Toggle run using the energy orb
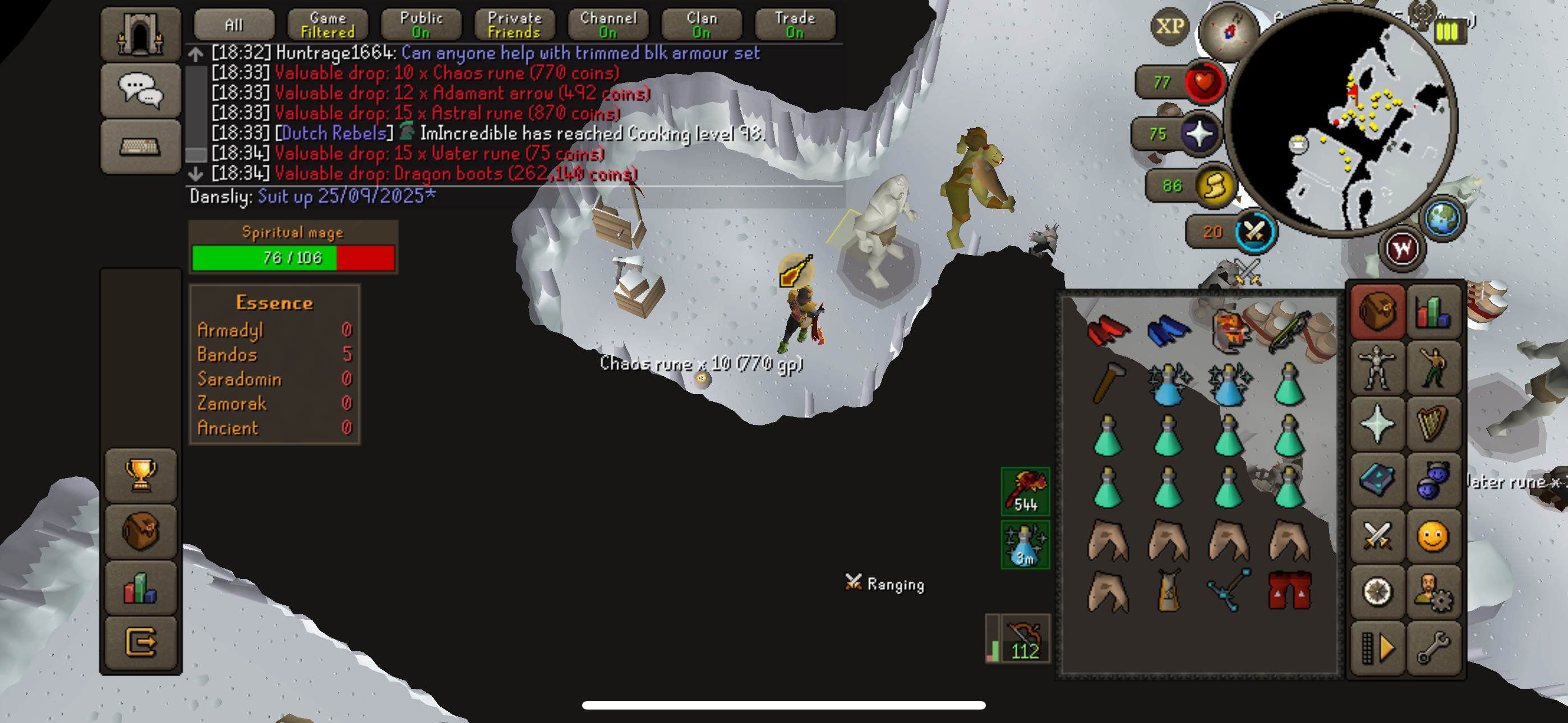Viewport: 1568px width, 723px height. tap(1215, 186)
